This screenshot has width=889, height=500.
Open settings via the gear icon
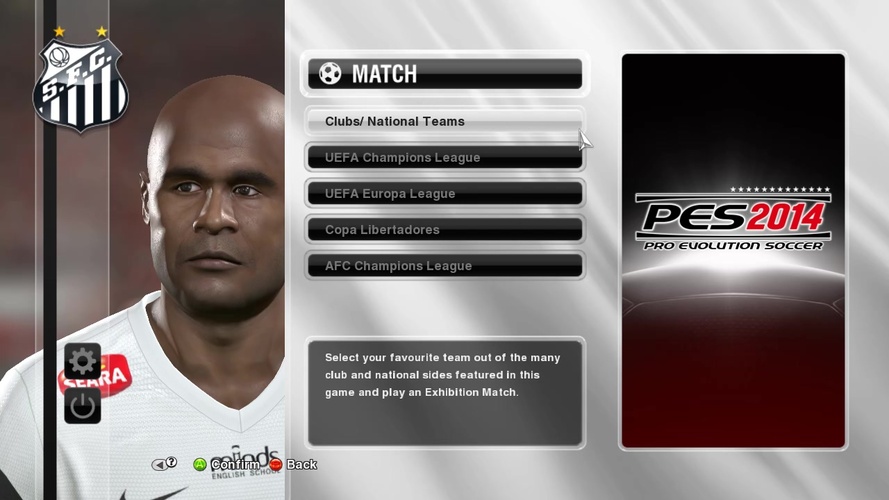click(x=82, y=361)
